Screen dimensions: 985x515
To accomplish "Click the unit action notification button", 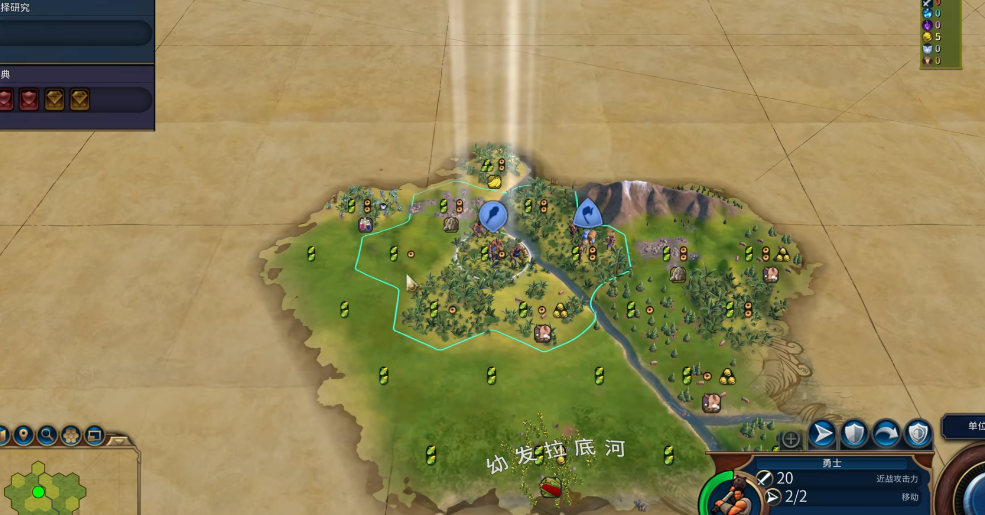I will tap(962, 427).
